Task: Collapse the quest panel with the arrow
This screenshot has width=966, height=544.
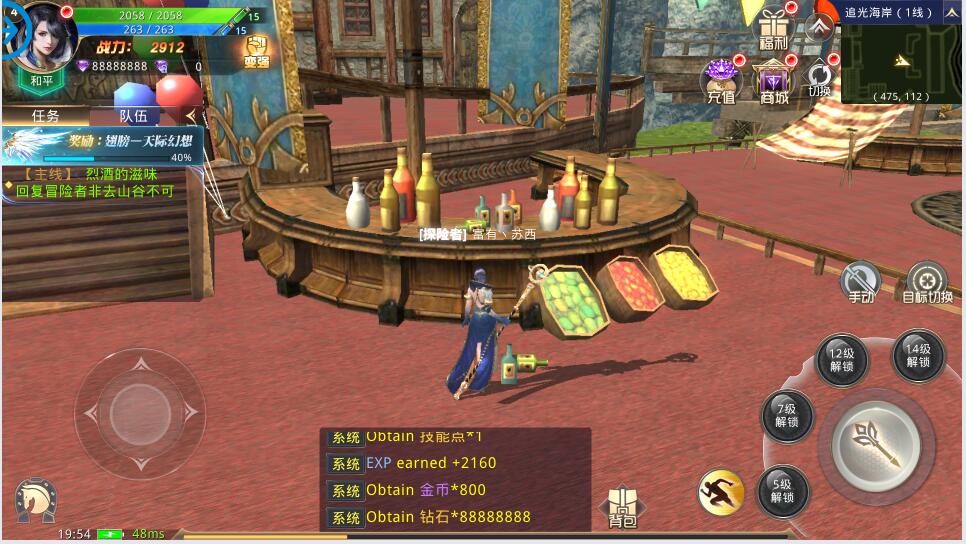Action: 191,116
